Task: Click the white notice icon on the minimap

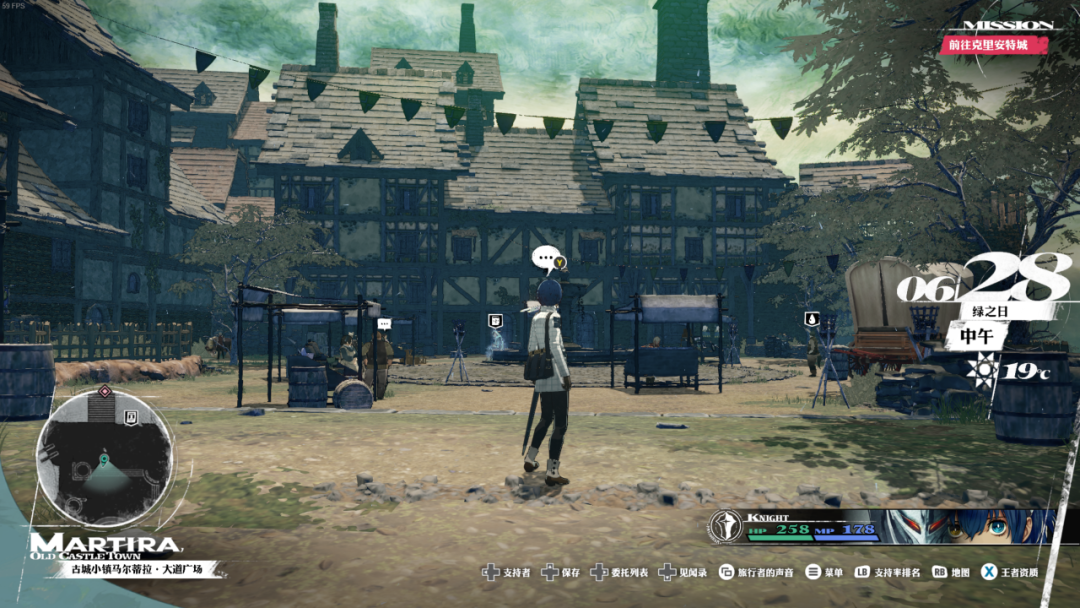Action: (x=131, y=414)
